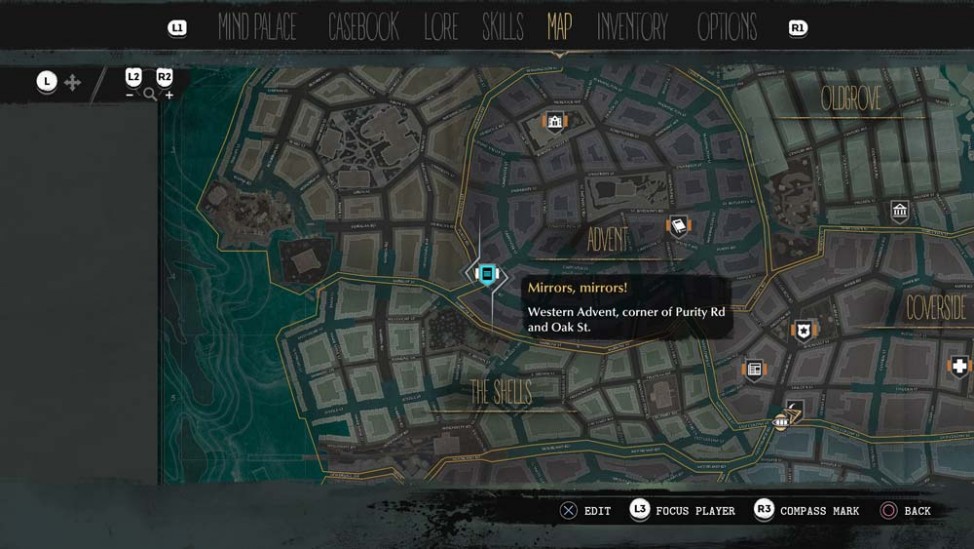
Task: Go to the Lore tab
Action: point(440,27)
